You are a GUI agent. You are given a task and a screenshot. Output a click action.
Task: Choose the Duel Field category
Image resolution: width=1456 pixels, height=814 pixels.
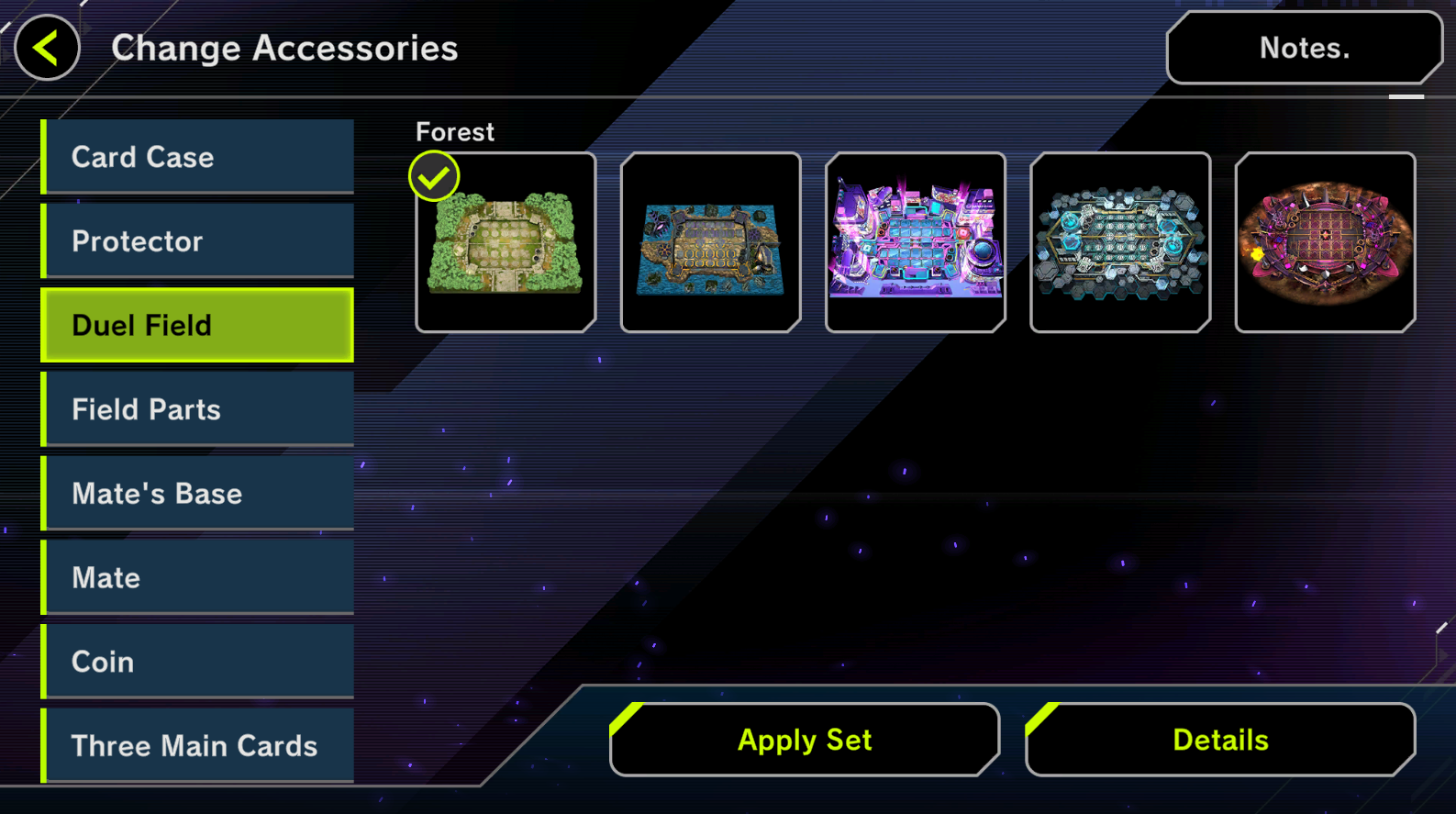coord(198,326)
